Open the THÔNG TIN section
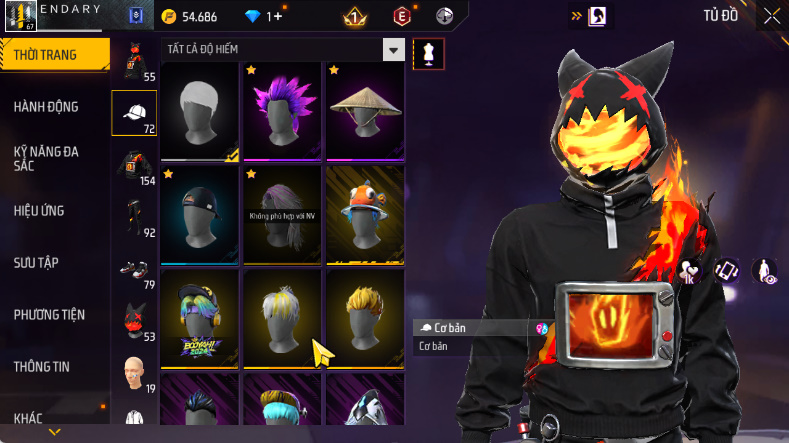Viewport: 789px width, 443px height. (42, 367)
